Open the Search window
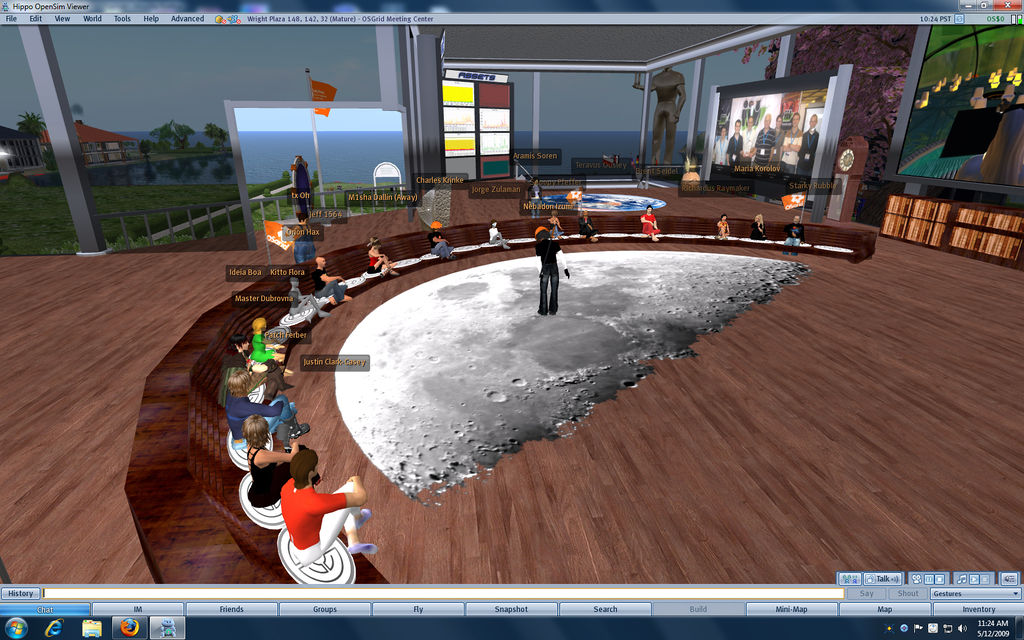The height and width of the screenshot is (640, 1024). point(605,609)
